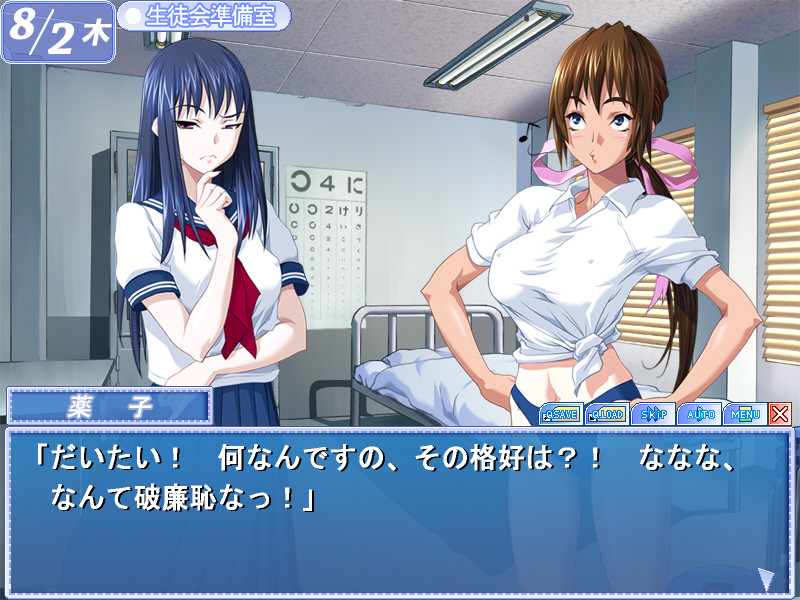Open the MENU button
Image resolution: width=800 pixels, height=600 pixels.
click(745, 413)
